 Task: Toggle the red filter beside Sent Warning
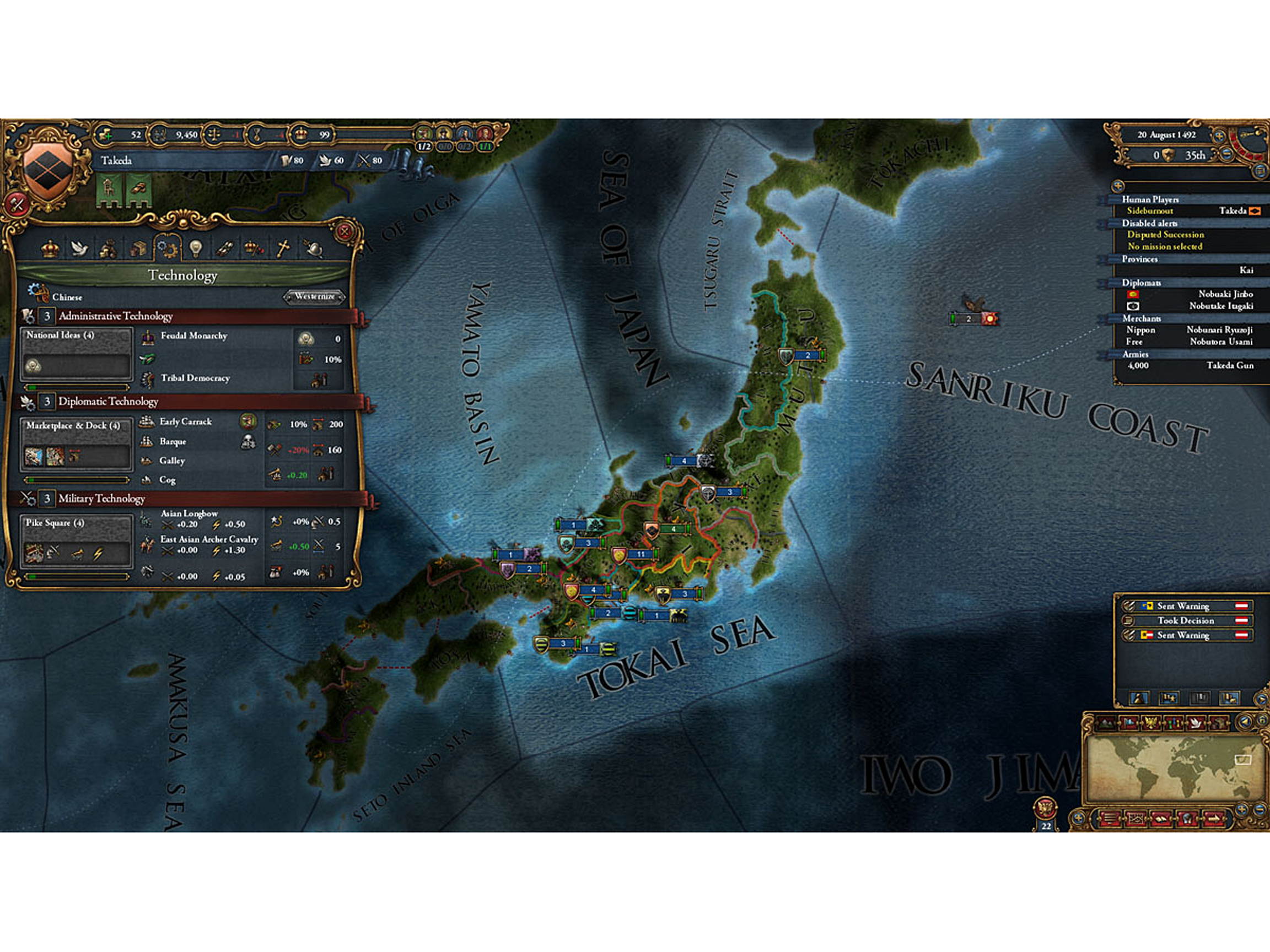[x=1241, y=607]
